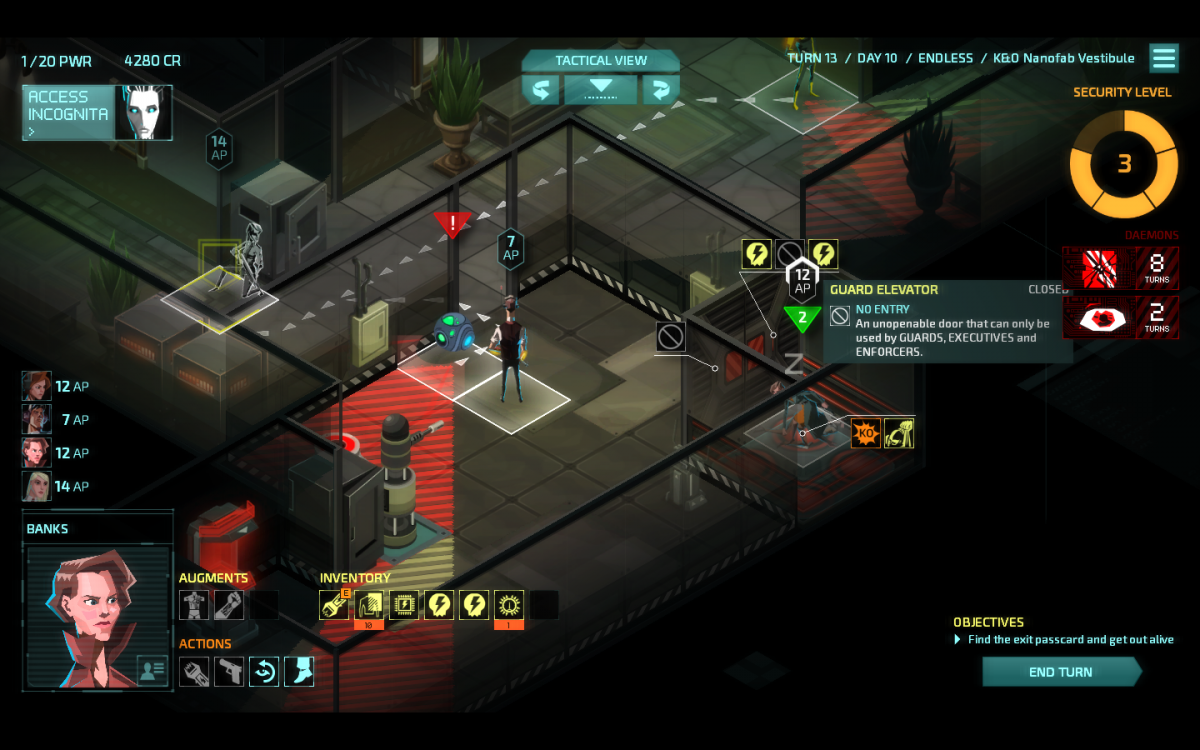1200x750 pixels.
Task: Open Banks' agent details card icon
Action: tap(152, 670)
